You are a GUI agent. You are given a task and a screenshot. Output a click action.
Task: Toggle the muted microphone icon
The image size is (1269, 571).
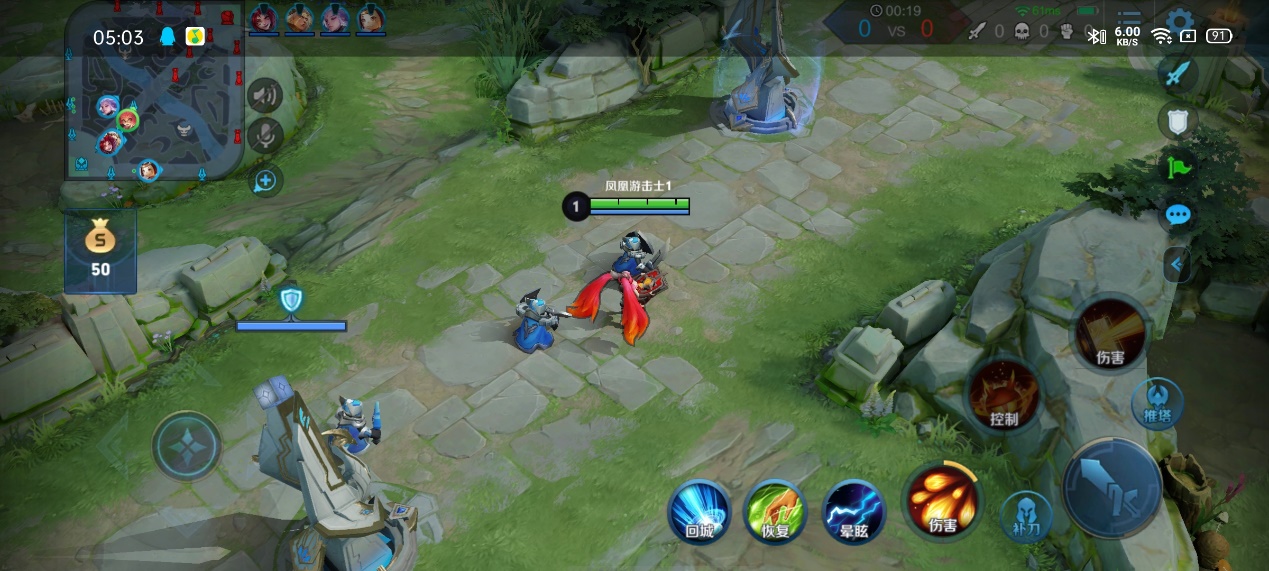(265, 136)
